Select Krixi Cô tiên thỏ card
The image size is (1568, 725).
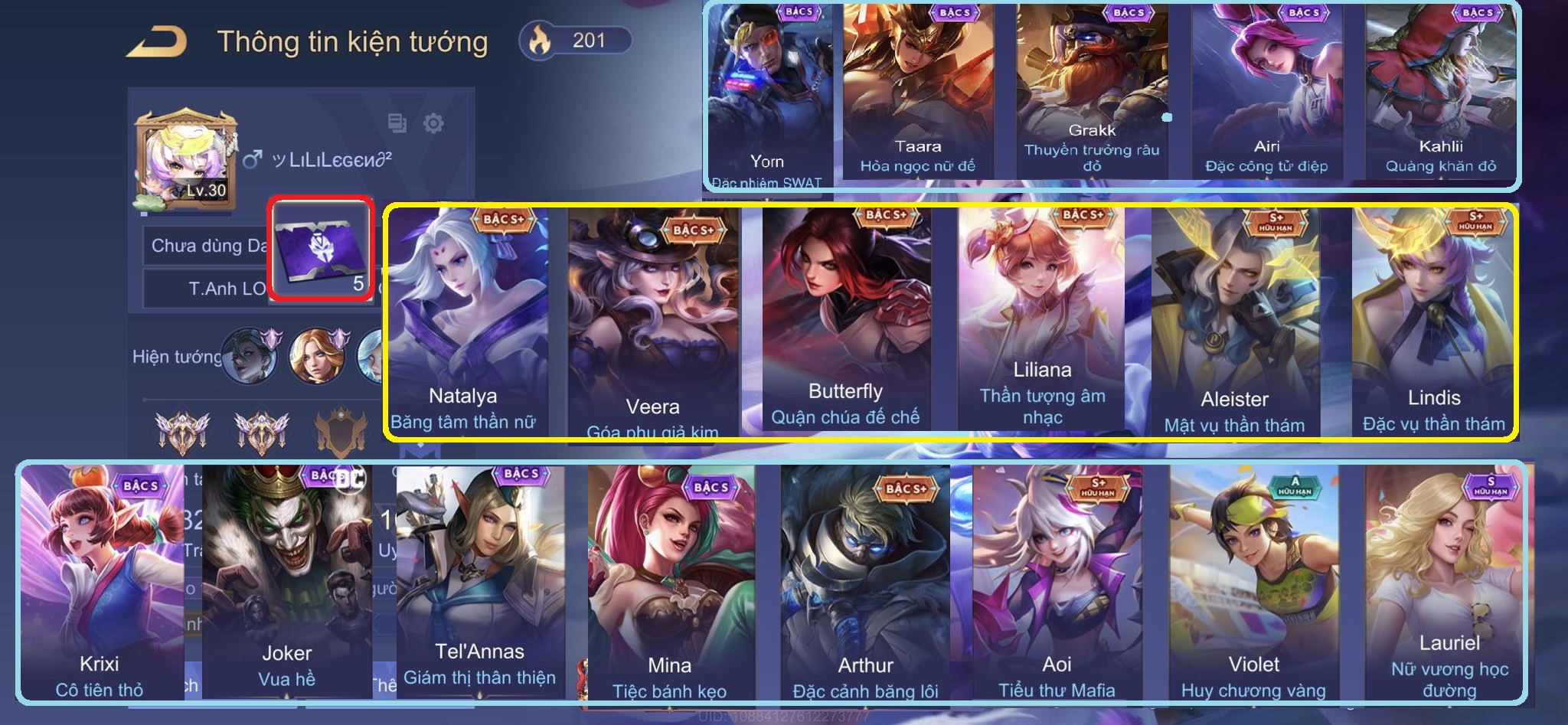click(x=100, y=582)
